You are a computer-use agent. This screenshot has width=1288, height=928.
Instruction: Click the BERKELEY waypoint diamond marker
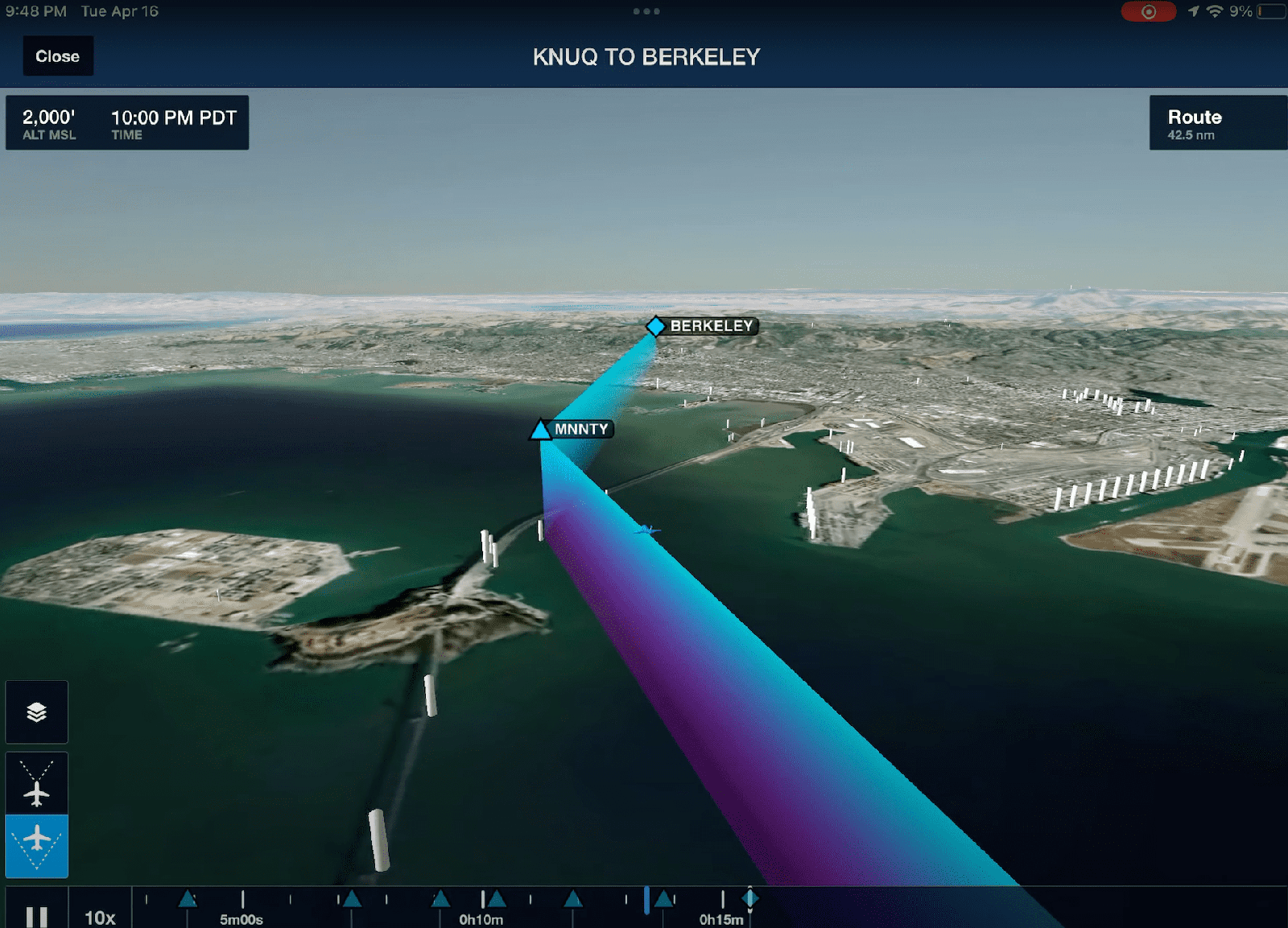[x=655, y=326]
